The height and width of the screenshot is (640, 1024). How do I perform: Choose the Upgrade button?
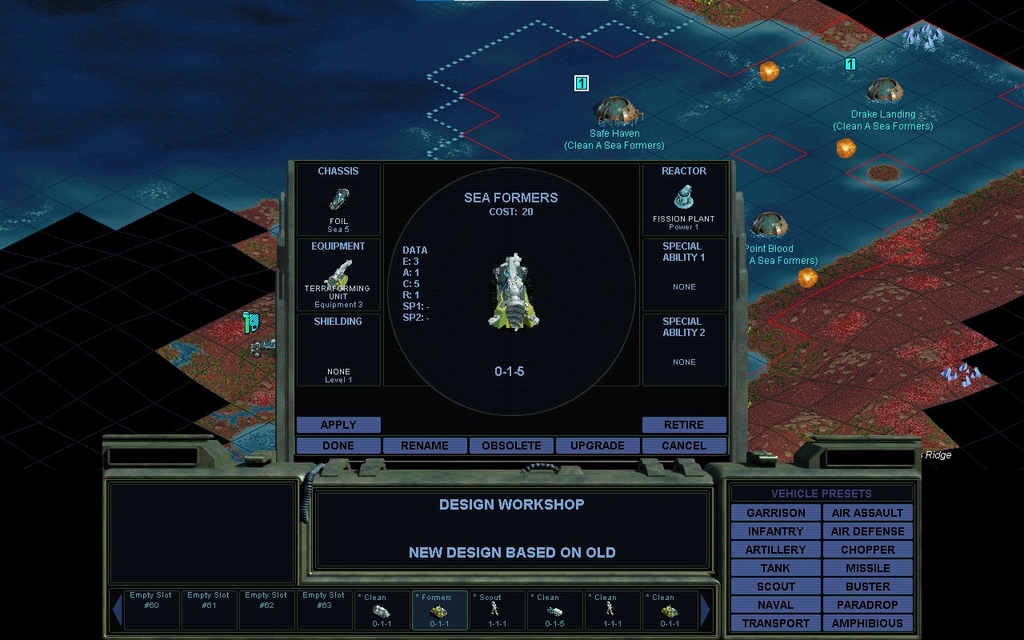(597, 445)
